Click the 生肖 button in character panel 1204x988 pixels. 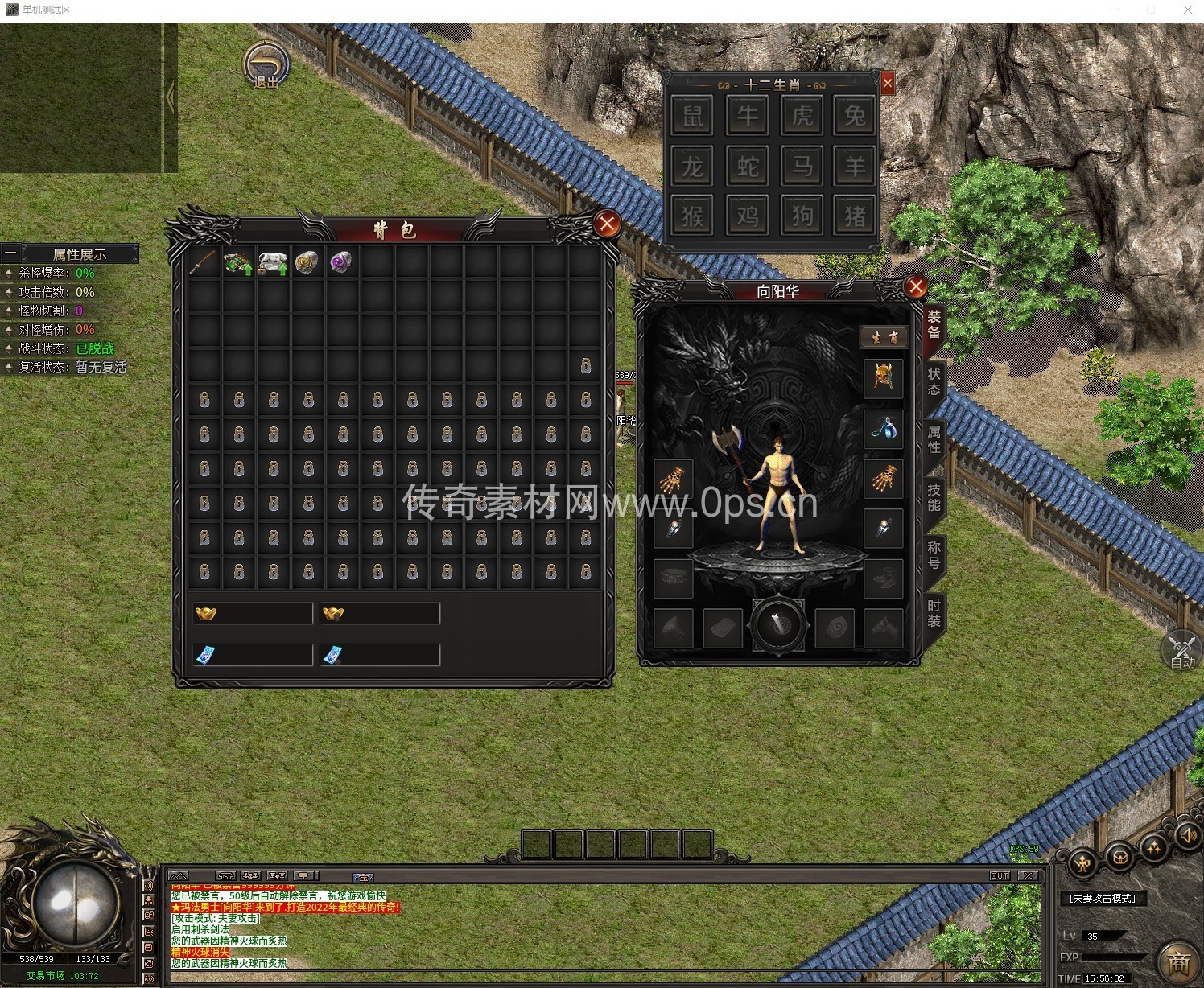[884, 337]
